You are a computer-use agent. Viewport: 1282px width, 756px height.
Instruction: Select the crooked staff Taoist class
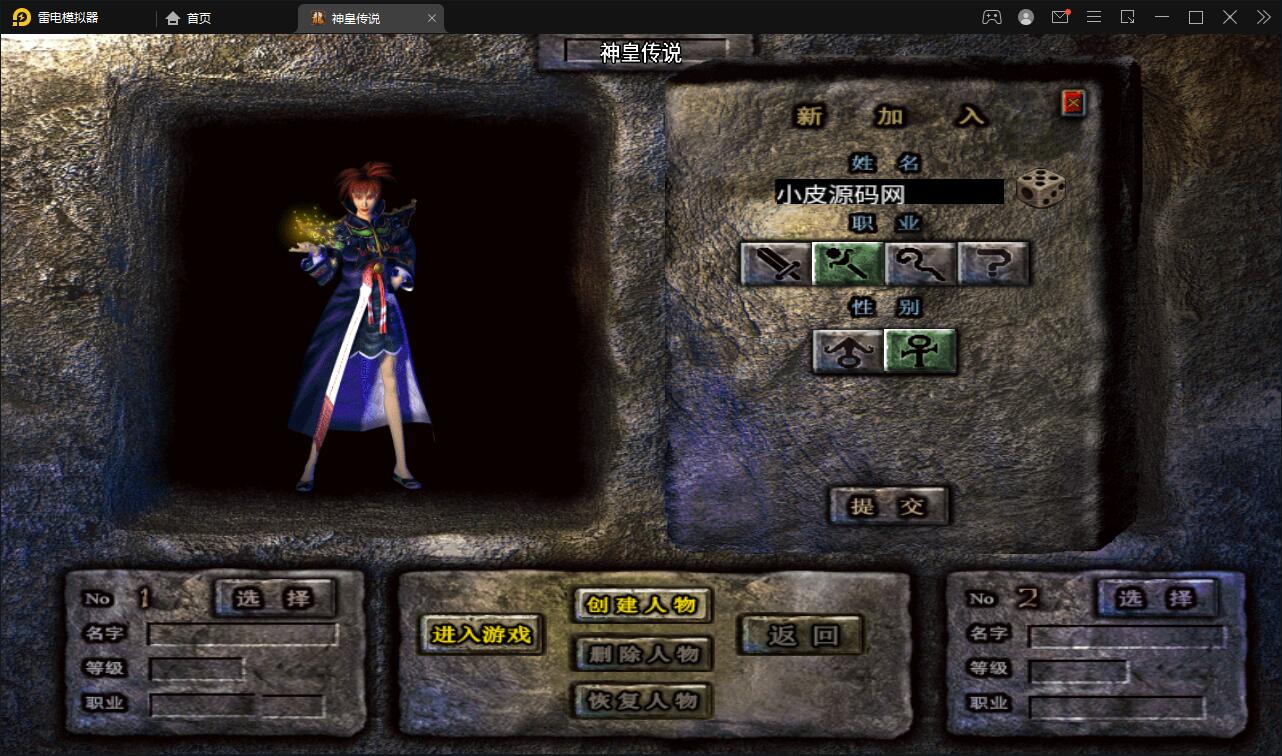(921, 263)
